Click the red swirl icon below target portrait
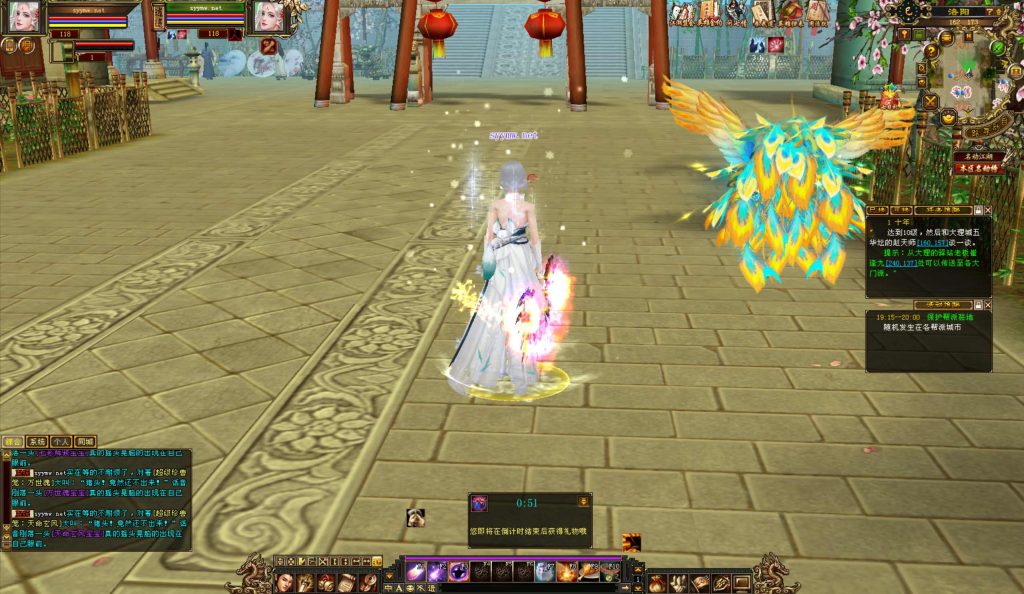The height and width of the screenshot is (594, 1024). 269,46
